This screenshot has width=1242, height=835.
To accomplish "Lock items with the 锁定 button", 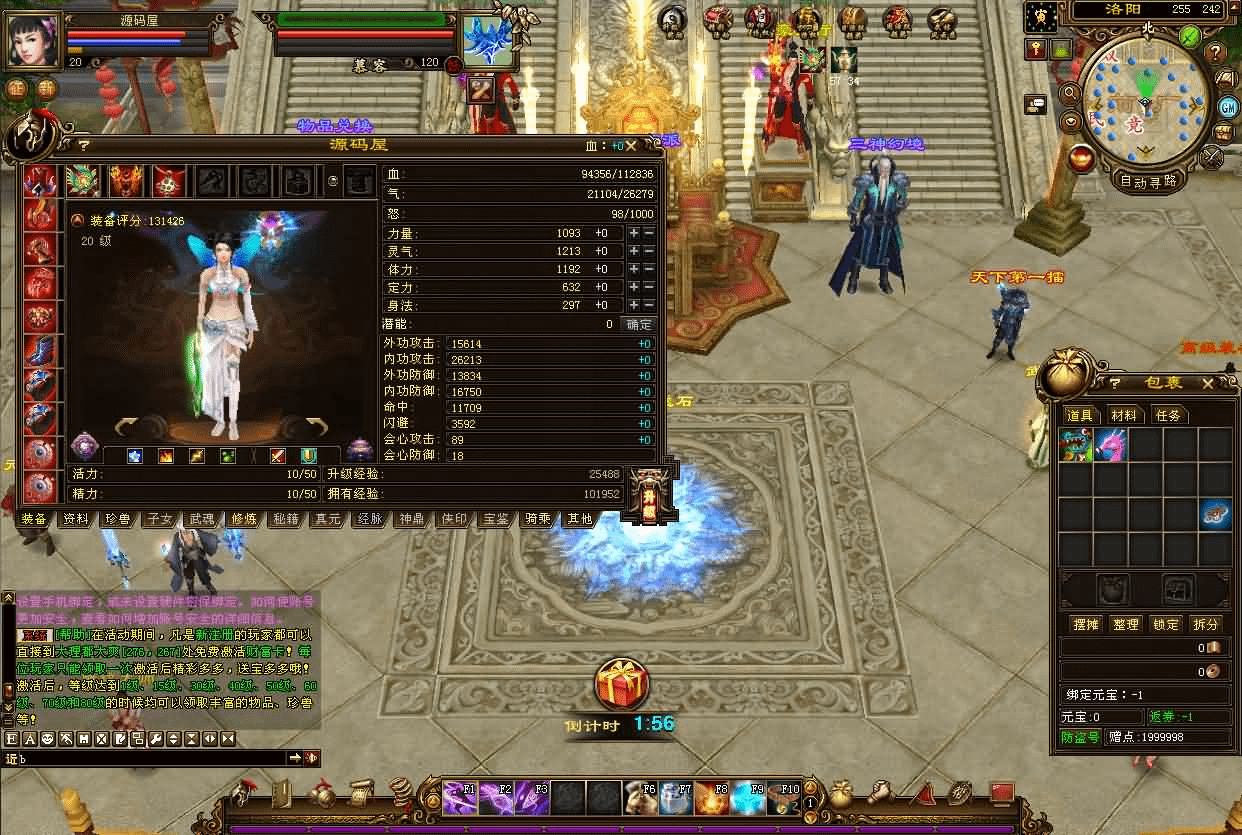I will (x=1166, y=624).
